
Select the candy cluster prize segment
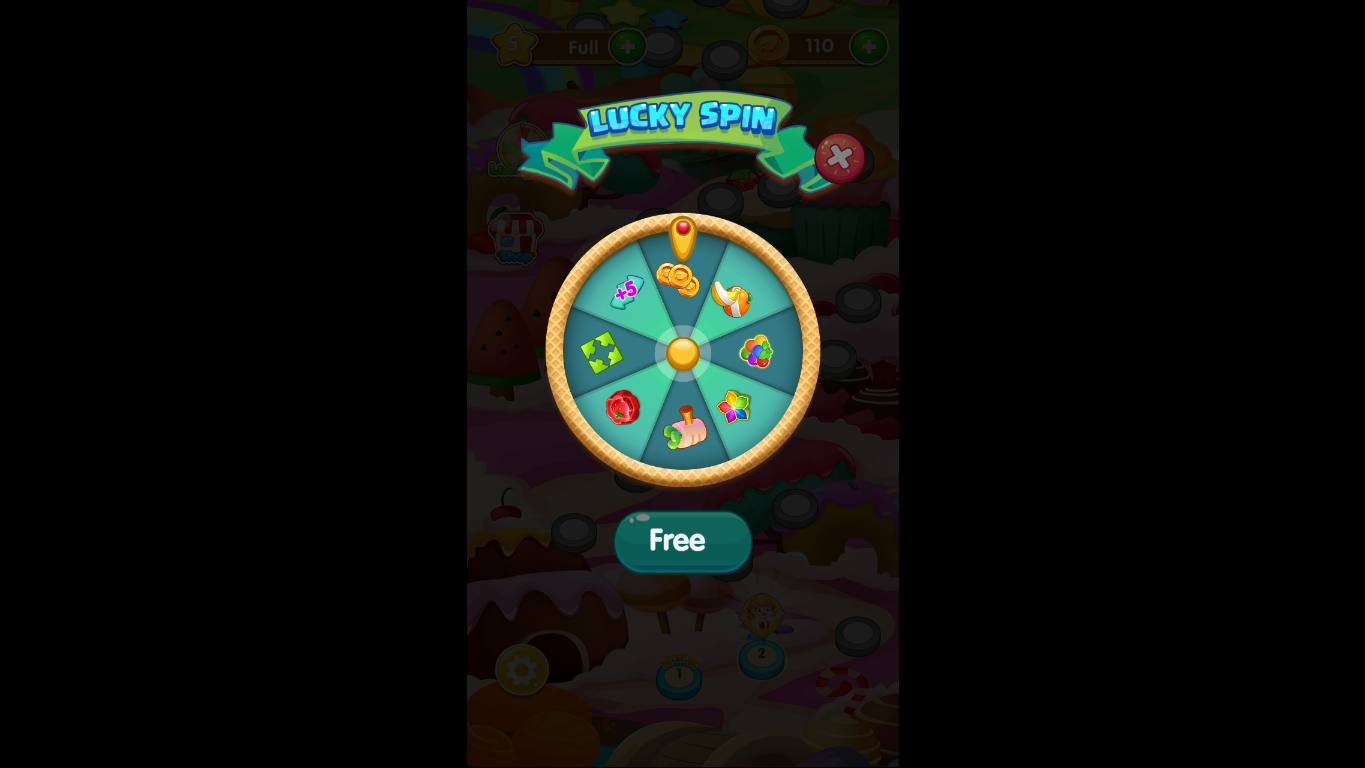coord(756,352)
